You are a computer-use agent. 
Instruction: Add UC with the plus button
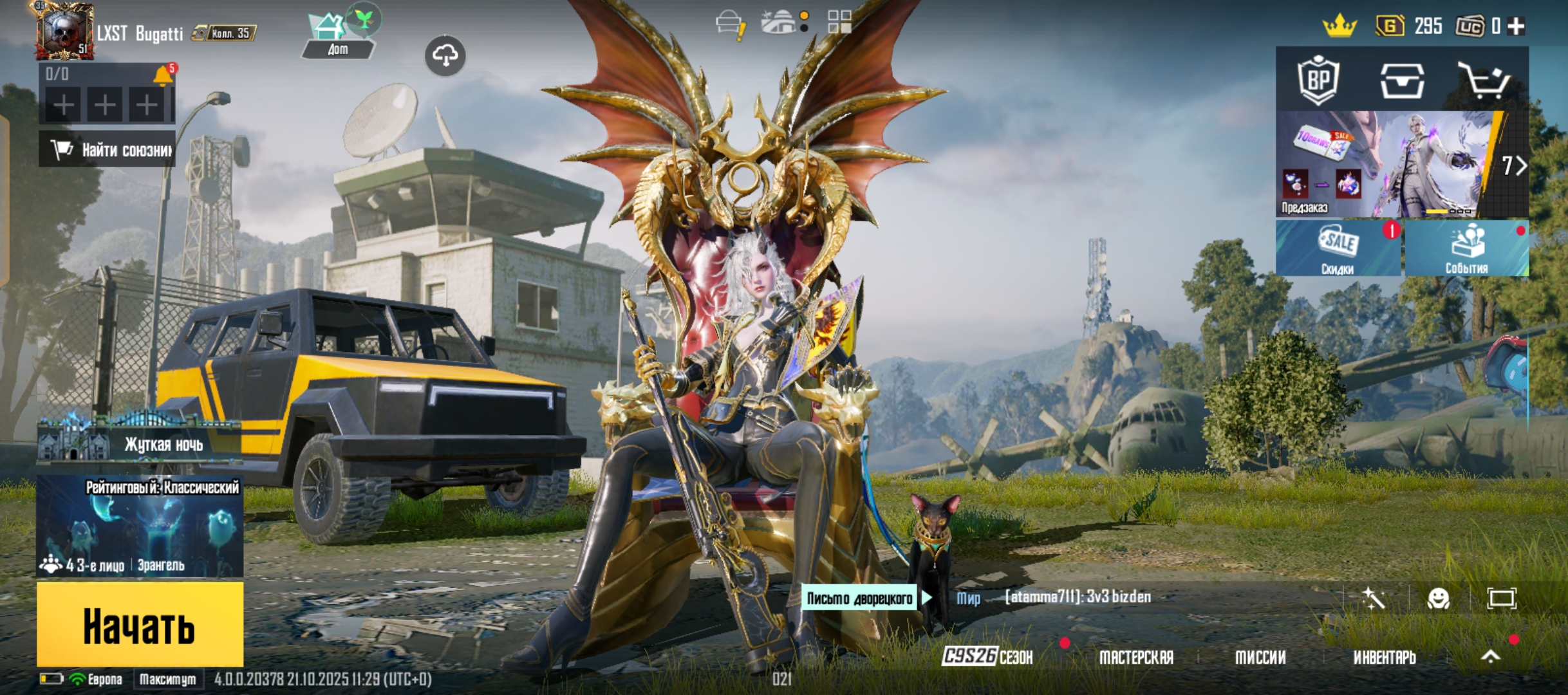1517,26
